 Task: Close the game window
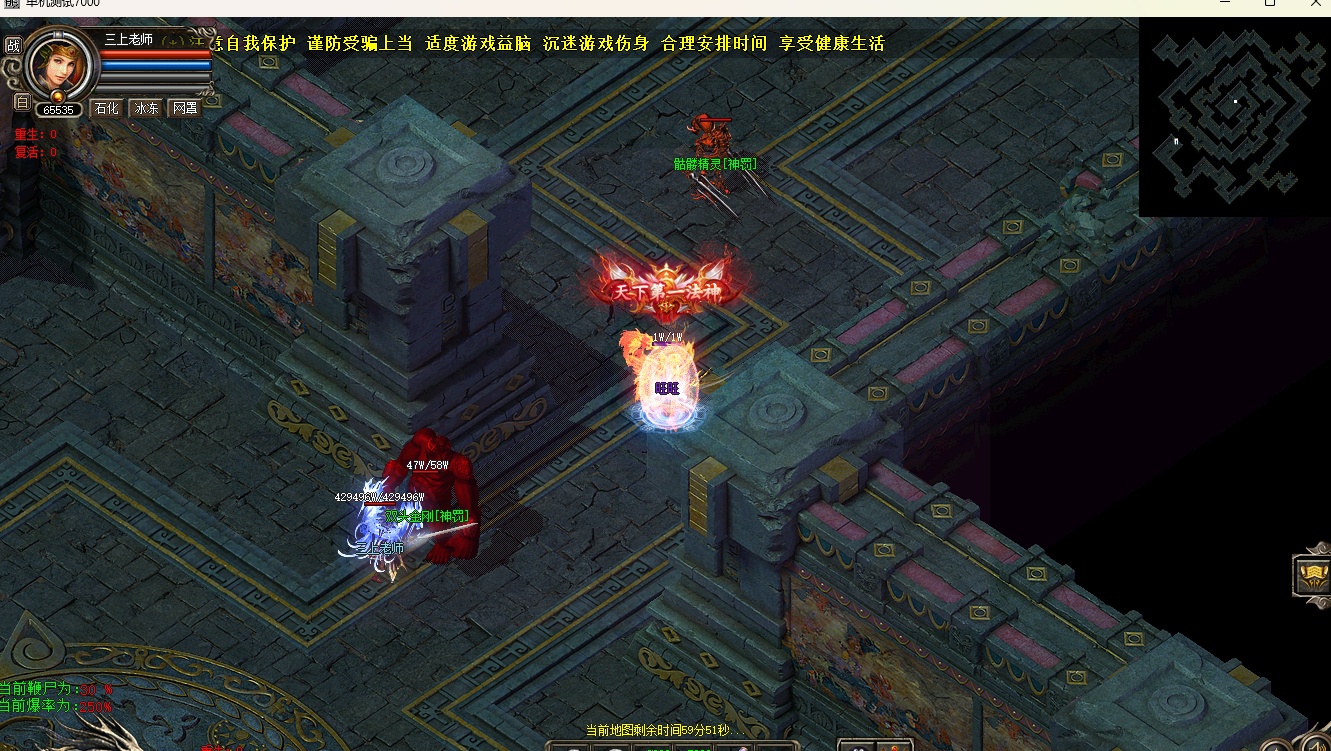(1316, 4)
